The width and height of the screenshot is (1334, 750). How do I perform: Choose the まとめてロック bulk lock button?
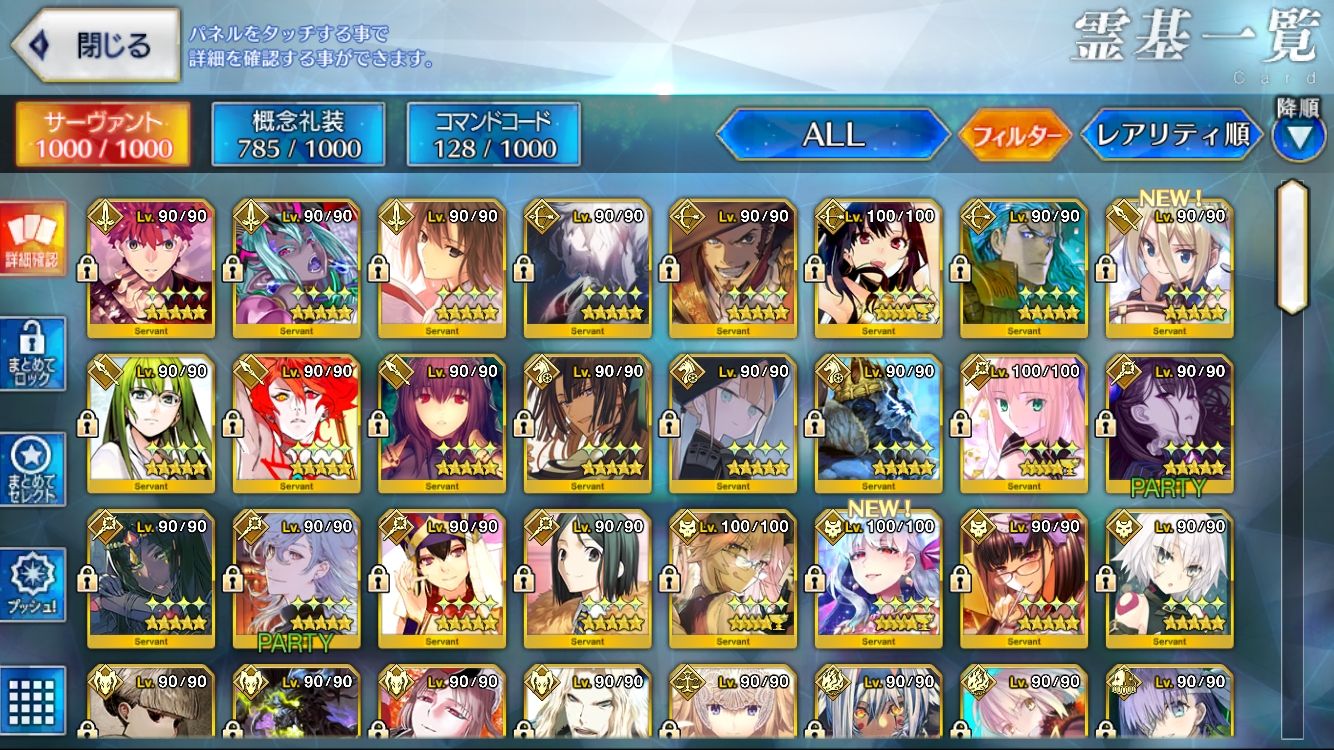[x=33, y=354]
